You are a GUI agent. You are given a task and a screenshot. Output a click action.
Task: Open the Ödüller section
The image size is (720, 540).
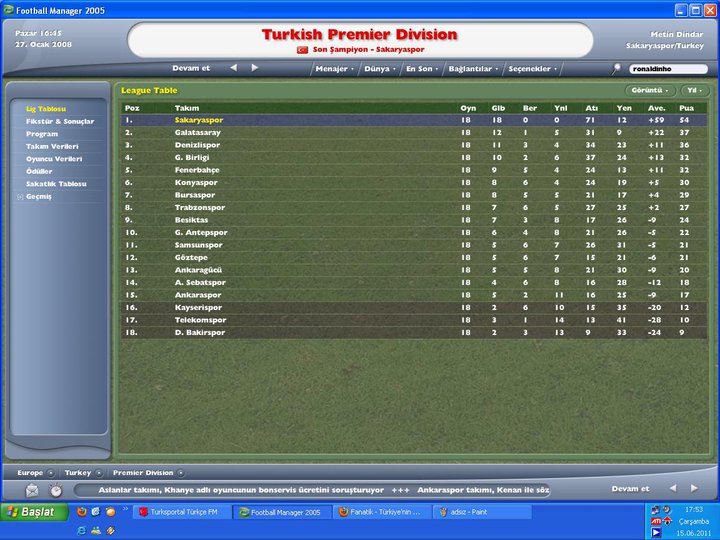coord(40,171)
